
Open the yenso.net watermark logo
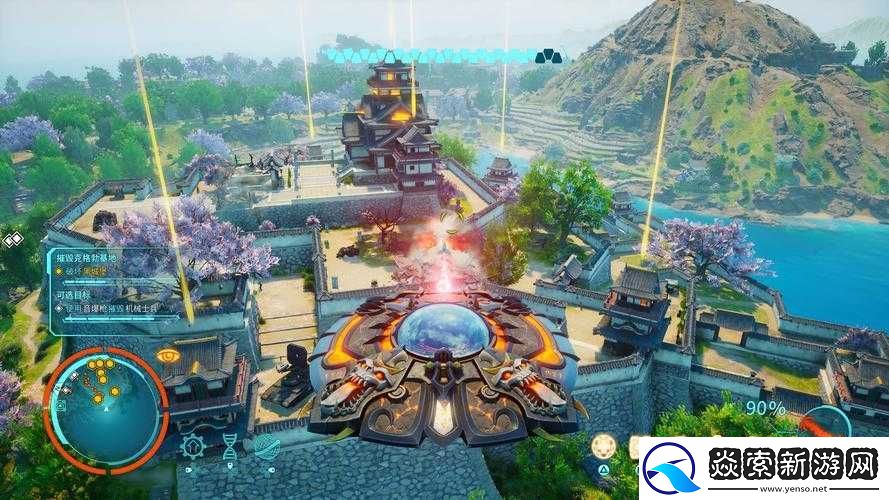tap(763, 468)
